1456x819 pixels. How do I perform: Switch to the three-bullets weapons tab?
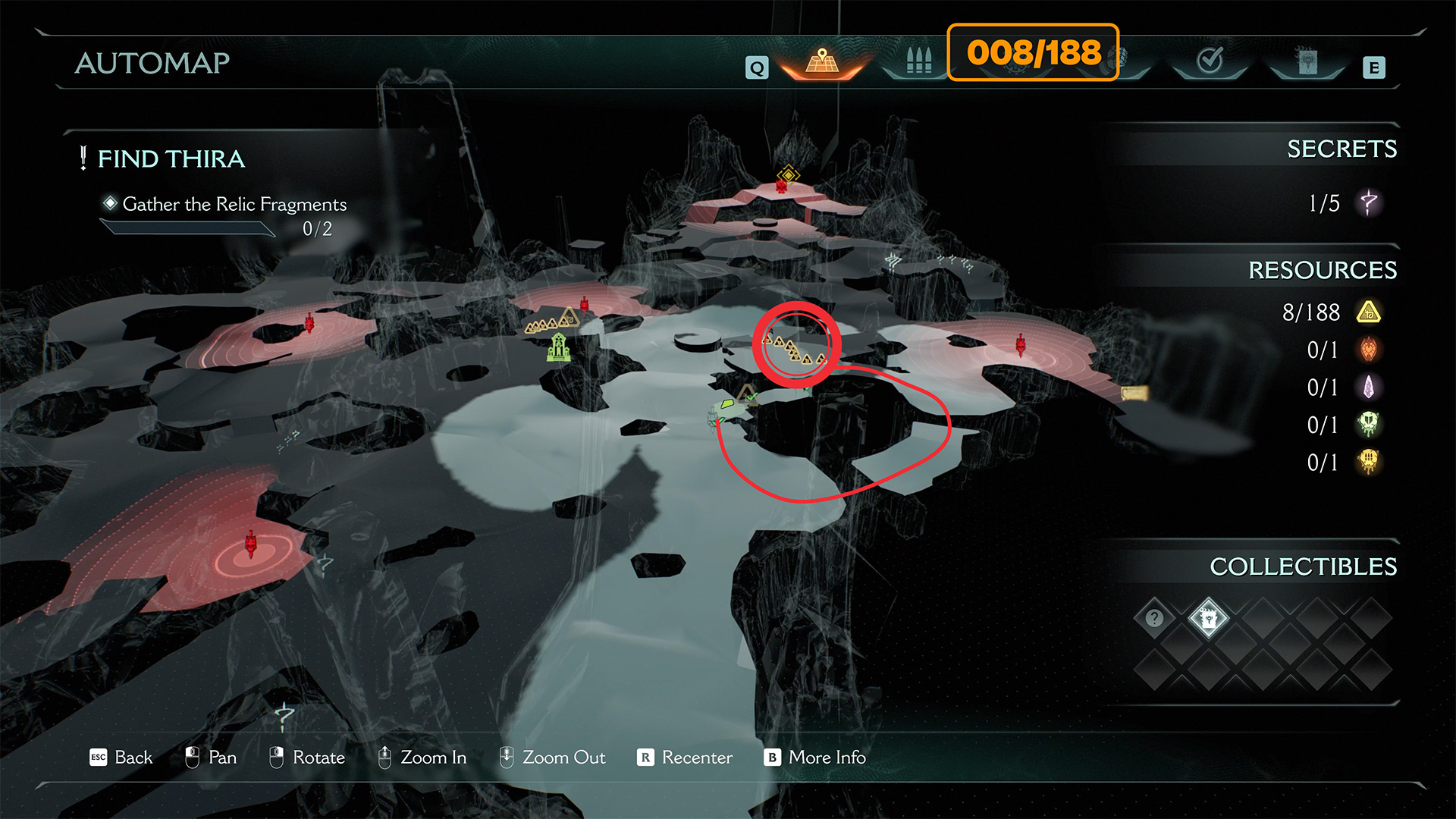(918, 62)
